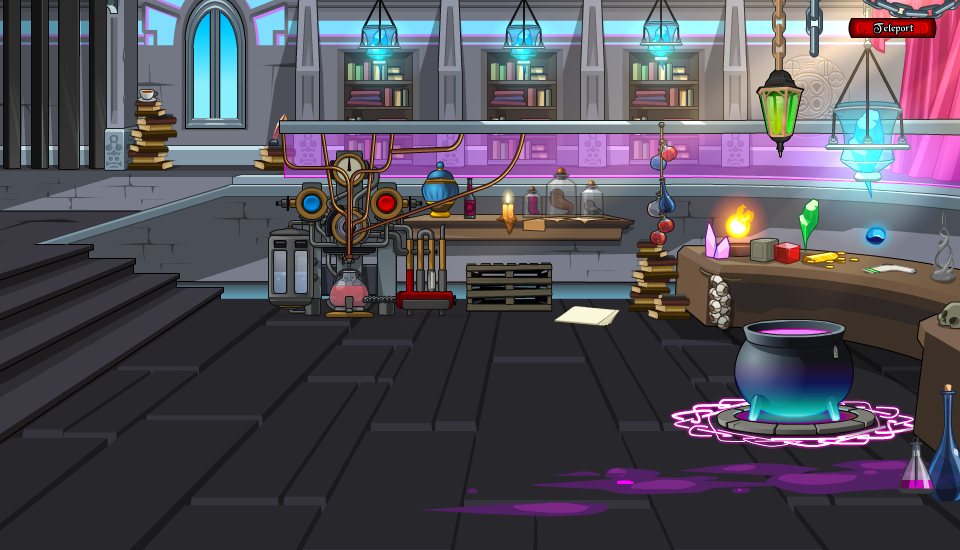The image size is (960, 550).
Task: Click the red Teleport button
Action: click(x=892, y=28)
